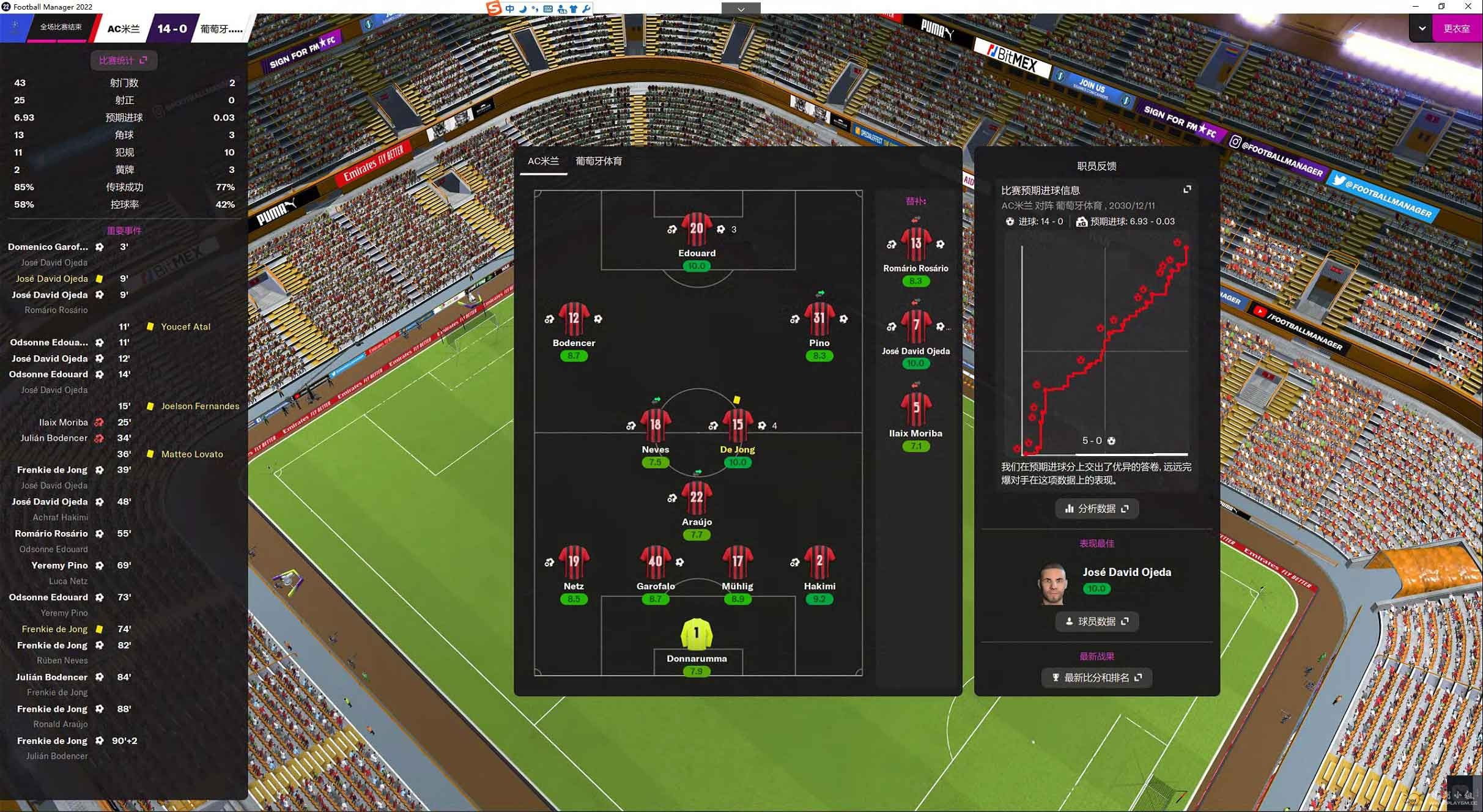Switch to the 葡萄牙体育 lineup tab

pos(598,161)
